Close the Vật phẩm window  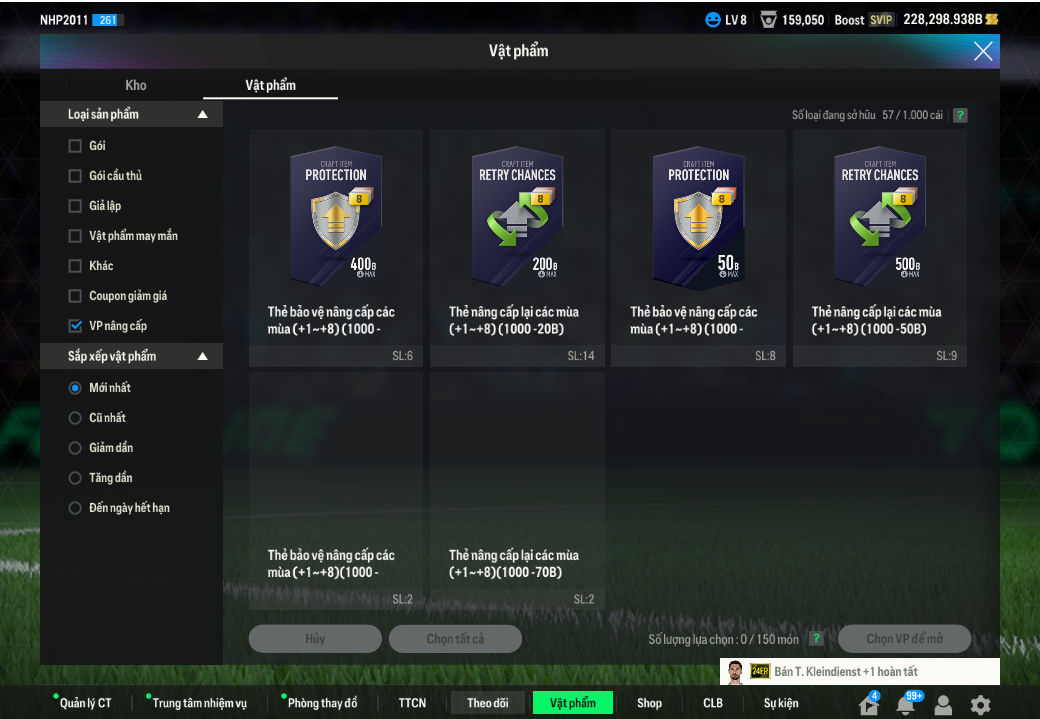coord(983,51)
